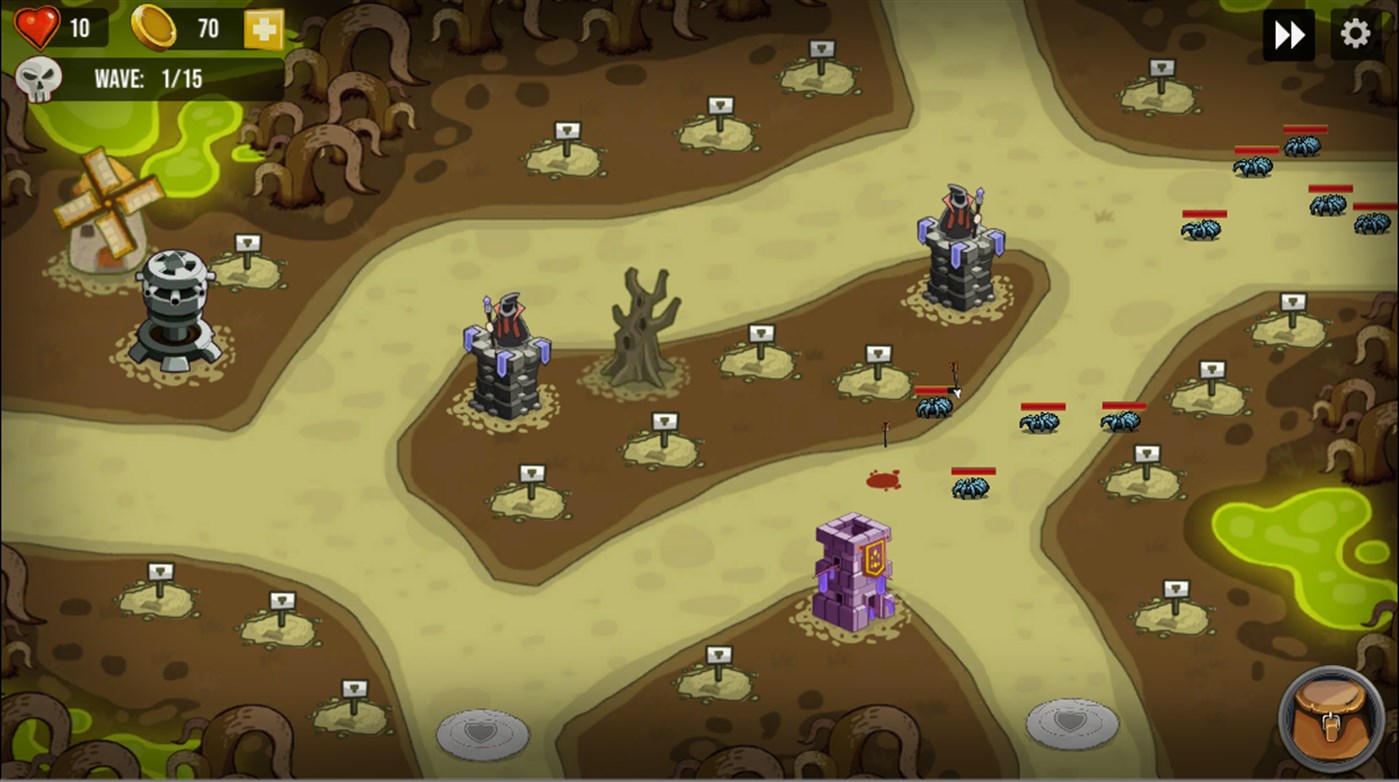Tap the left gray ability circle with heart emblem
Viewport: 1399px width, 782px height.
[x=483, y=733]
